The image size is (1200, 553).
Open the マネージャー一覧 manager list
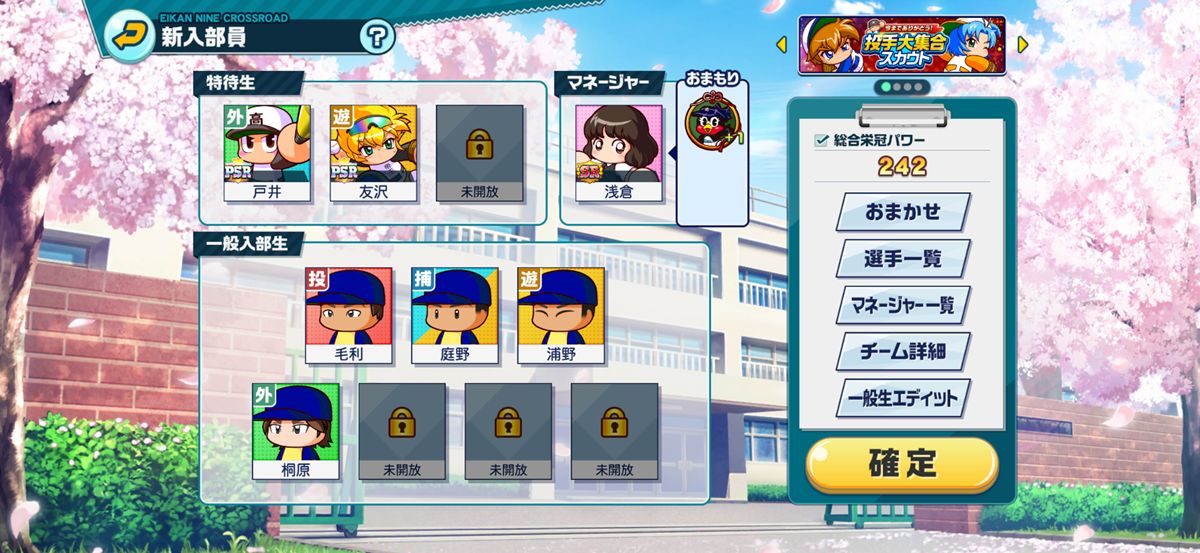coord(903,305)
